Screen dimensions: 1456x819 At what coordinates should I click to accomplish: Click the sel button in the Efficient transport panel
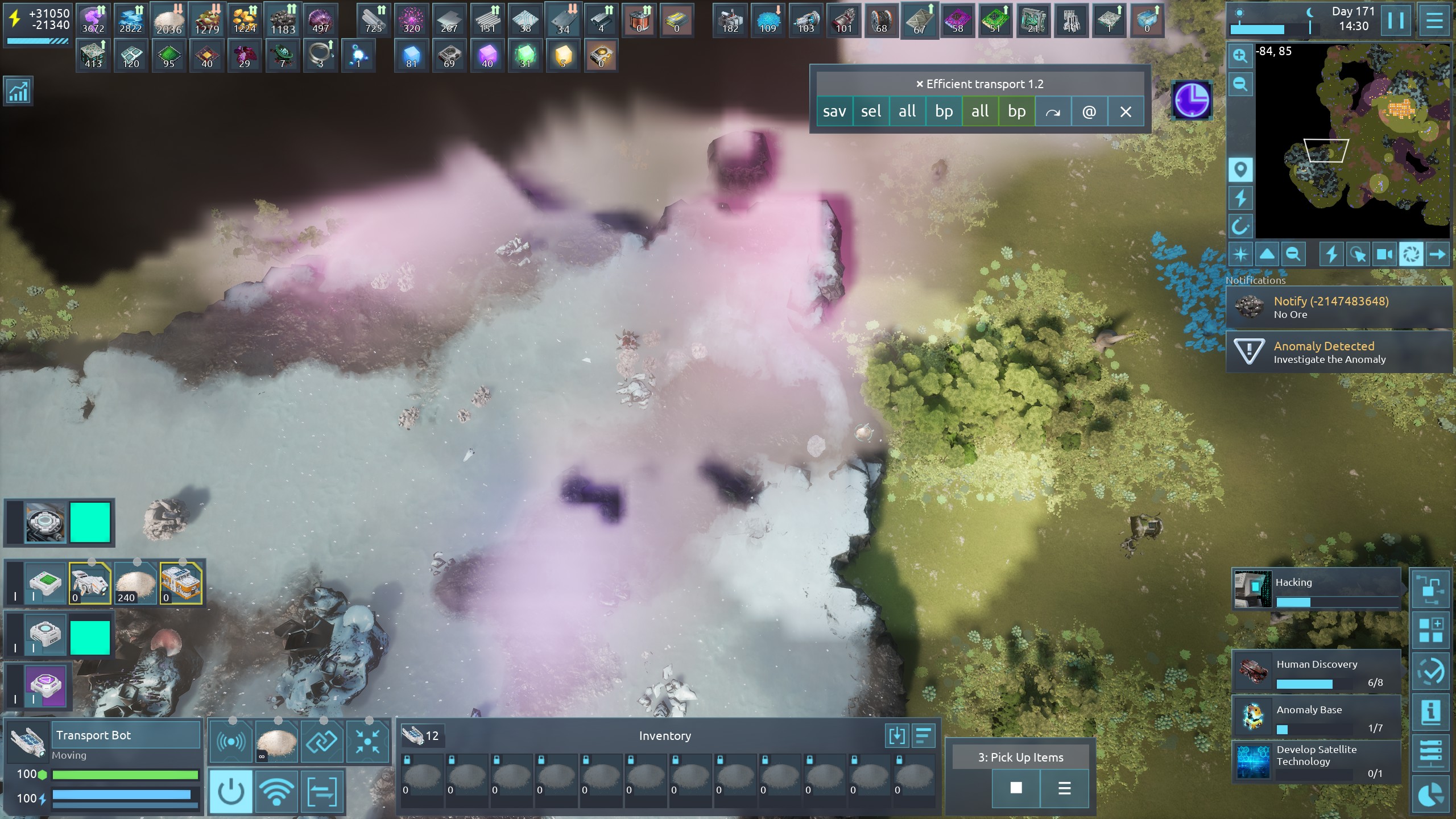coord(871,111)
